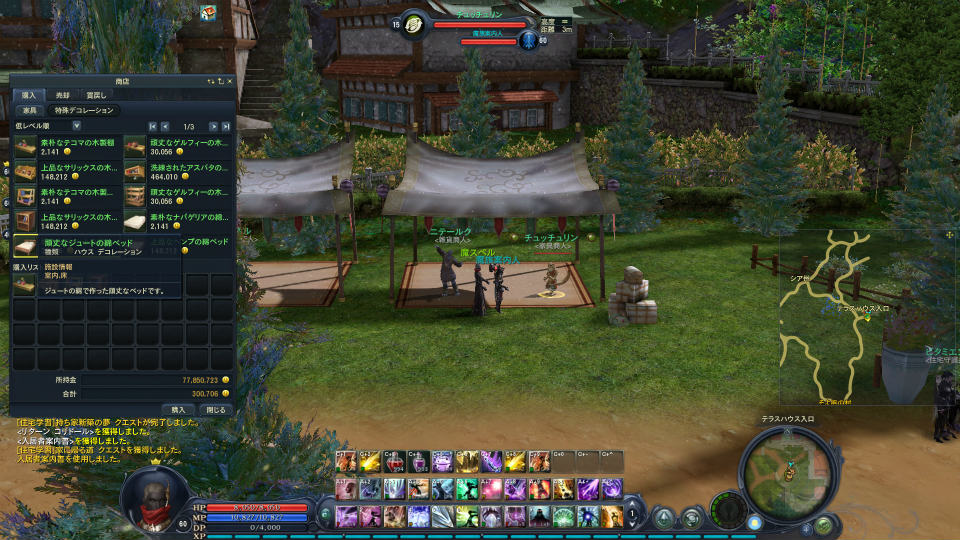Choose the 家具 furniture category
This screenshot has width=960, height=540.
point(30,110)
